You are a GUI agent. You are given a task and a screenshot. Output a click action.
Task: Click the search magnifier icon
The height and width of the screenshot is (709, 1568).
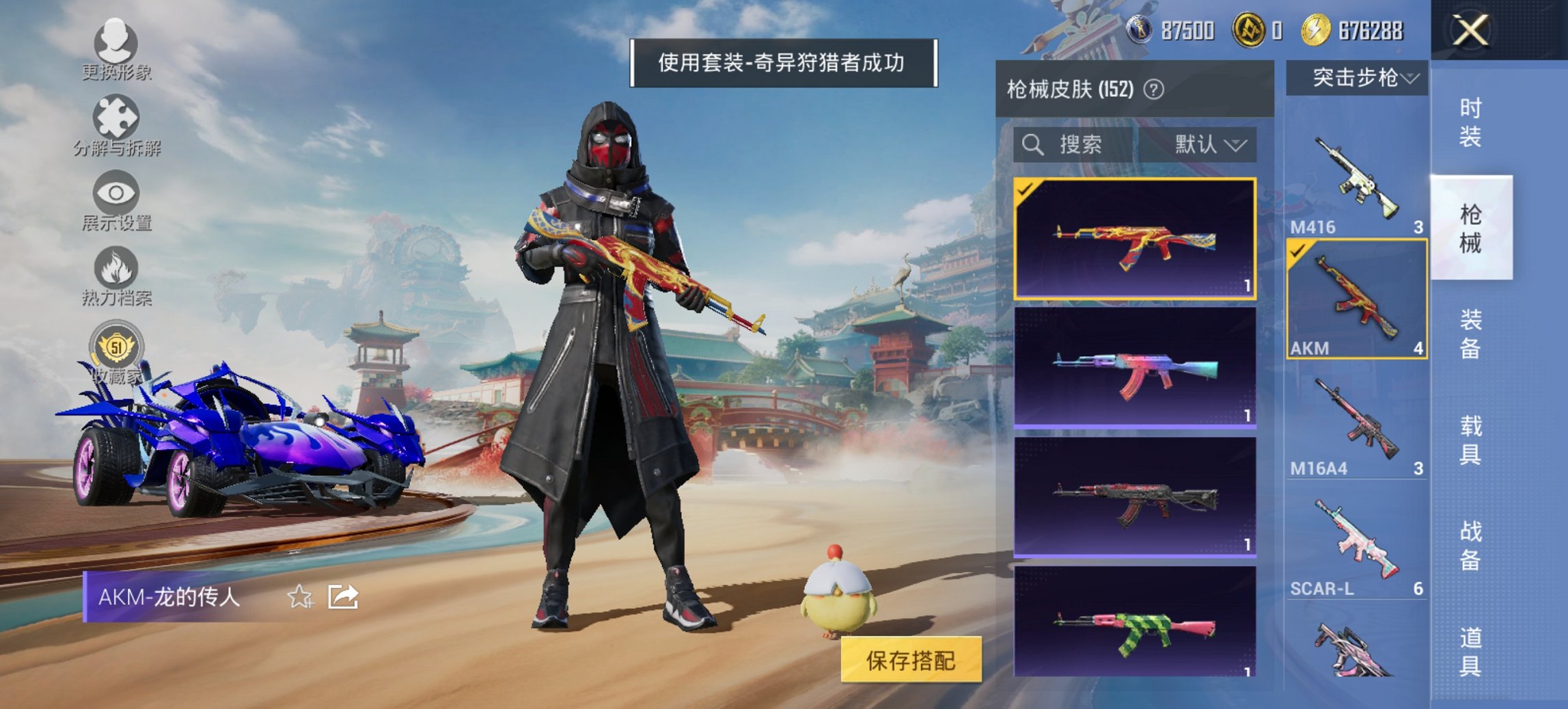click(x=1032, y=145)
